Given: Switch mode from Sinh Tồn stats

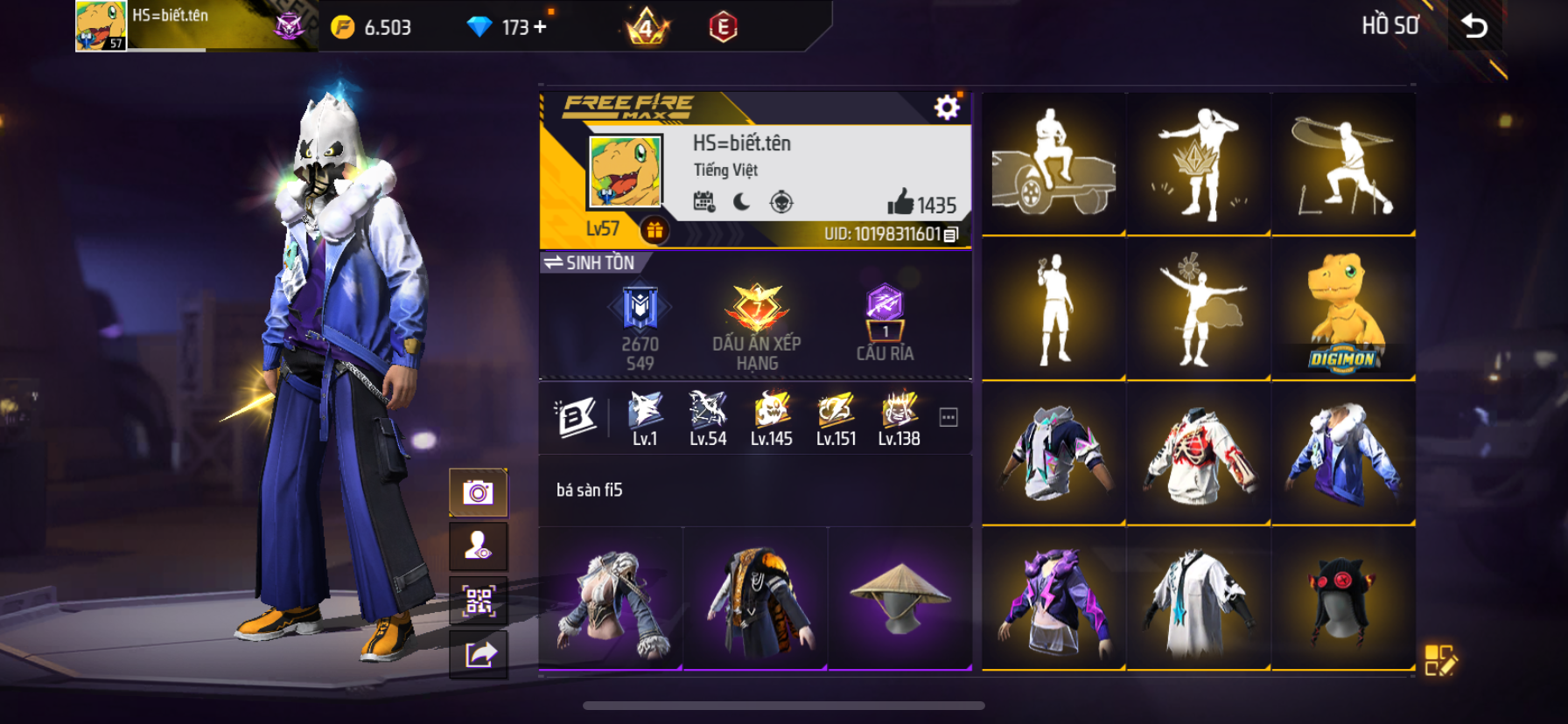Looking at the screenshot, I should pos(589,262).
